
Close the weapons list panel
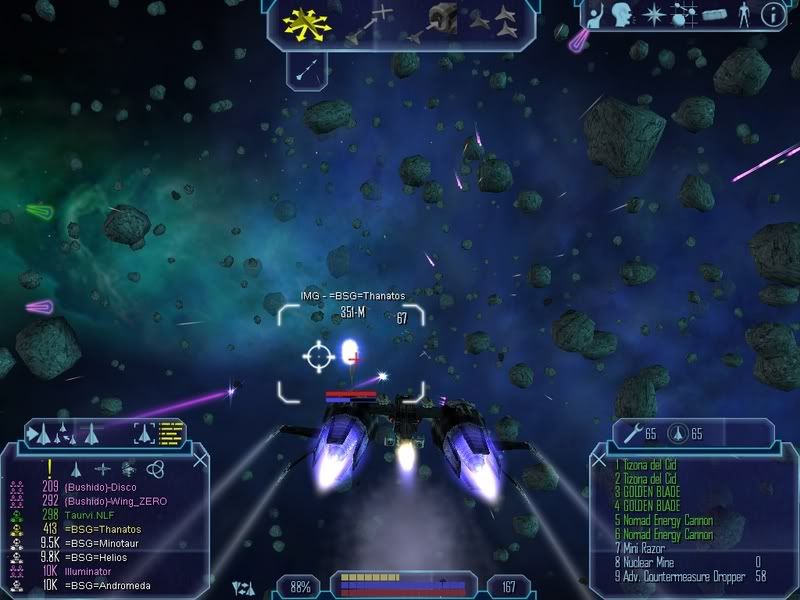click(x=599, y=460)
